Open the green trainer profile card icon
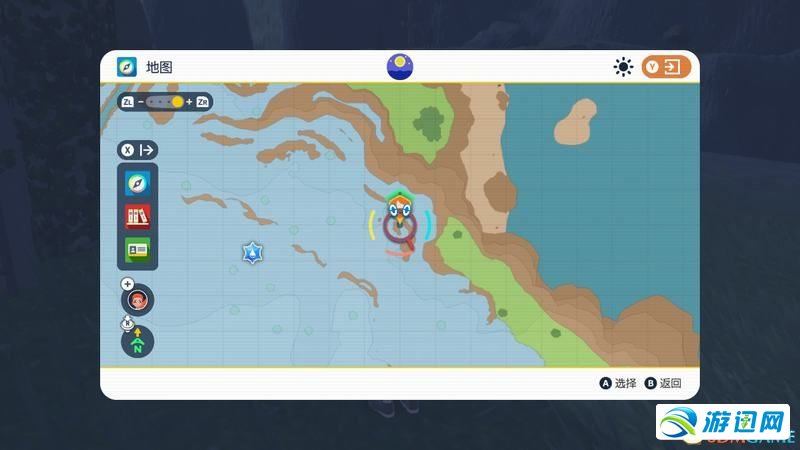800x450 pixels. click(x=137, y=248)
